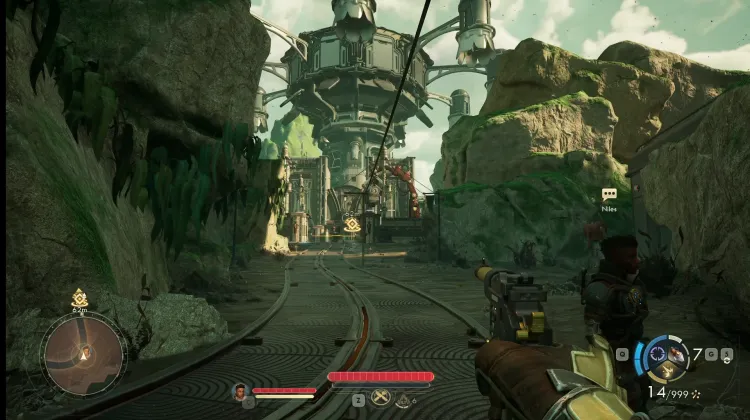750x420 pixels.
Task: Click Nilee's speech bubble icon
Action: click(x=609, y=194)
